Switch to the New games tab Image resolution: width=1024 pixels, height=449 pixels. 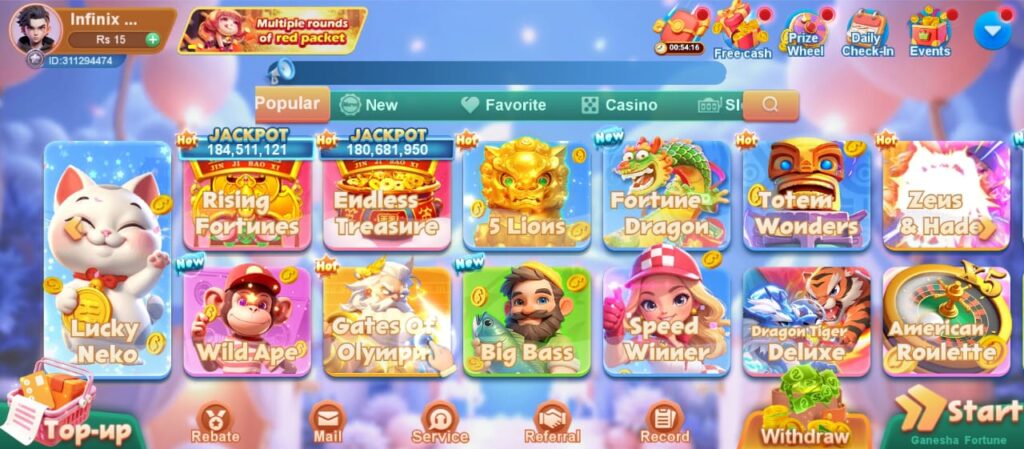[369, 105]
